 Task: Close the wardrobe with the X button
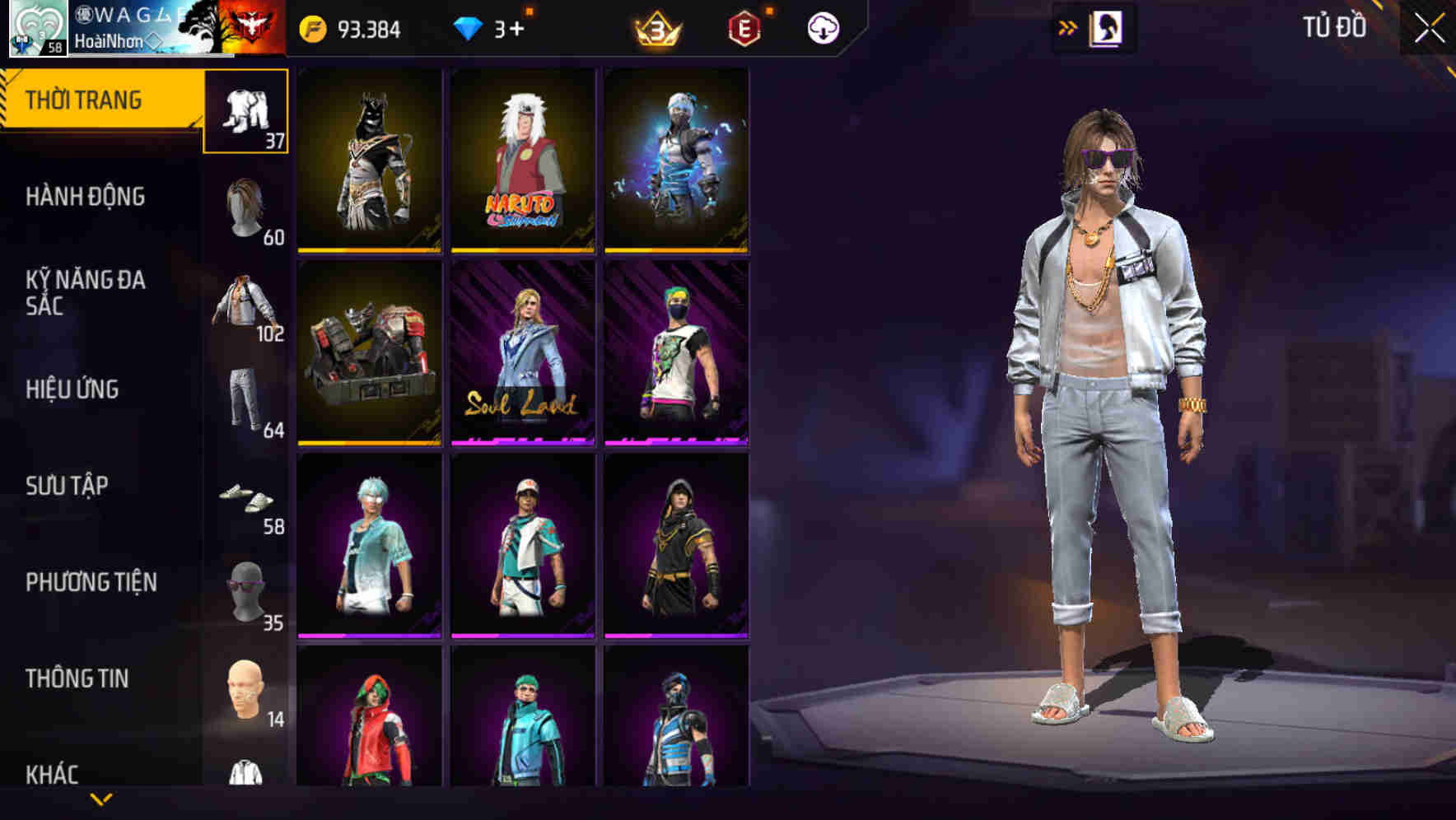(x=1429, y=29)
